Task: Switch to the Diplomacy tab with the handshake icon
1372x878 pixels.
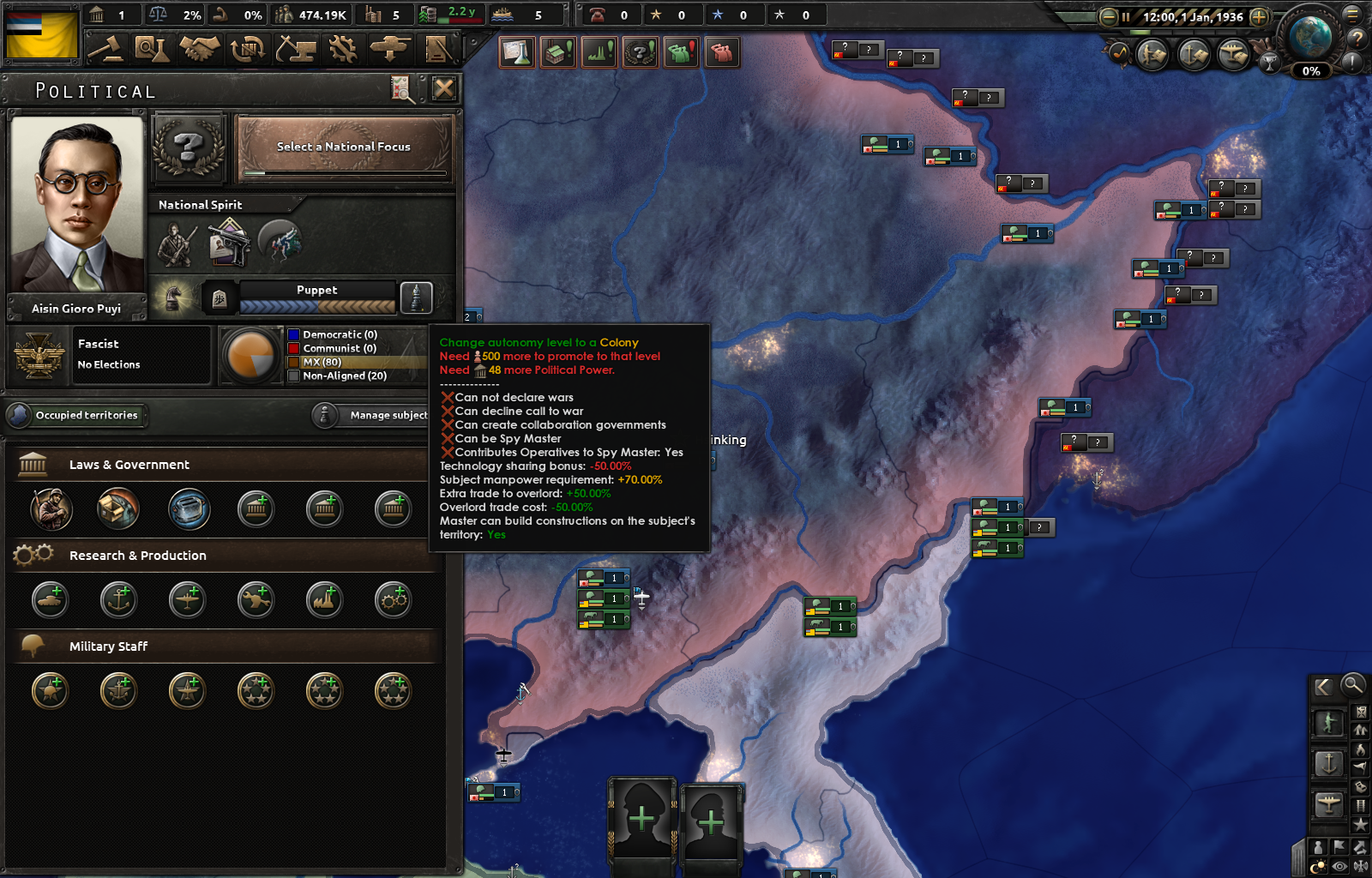Action: (198, 49)
